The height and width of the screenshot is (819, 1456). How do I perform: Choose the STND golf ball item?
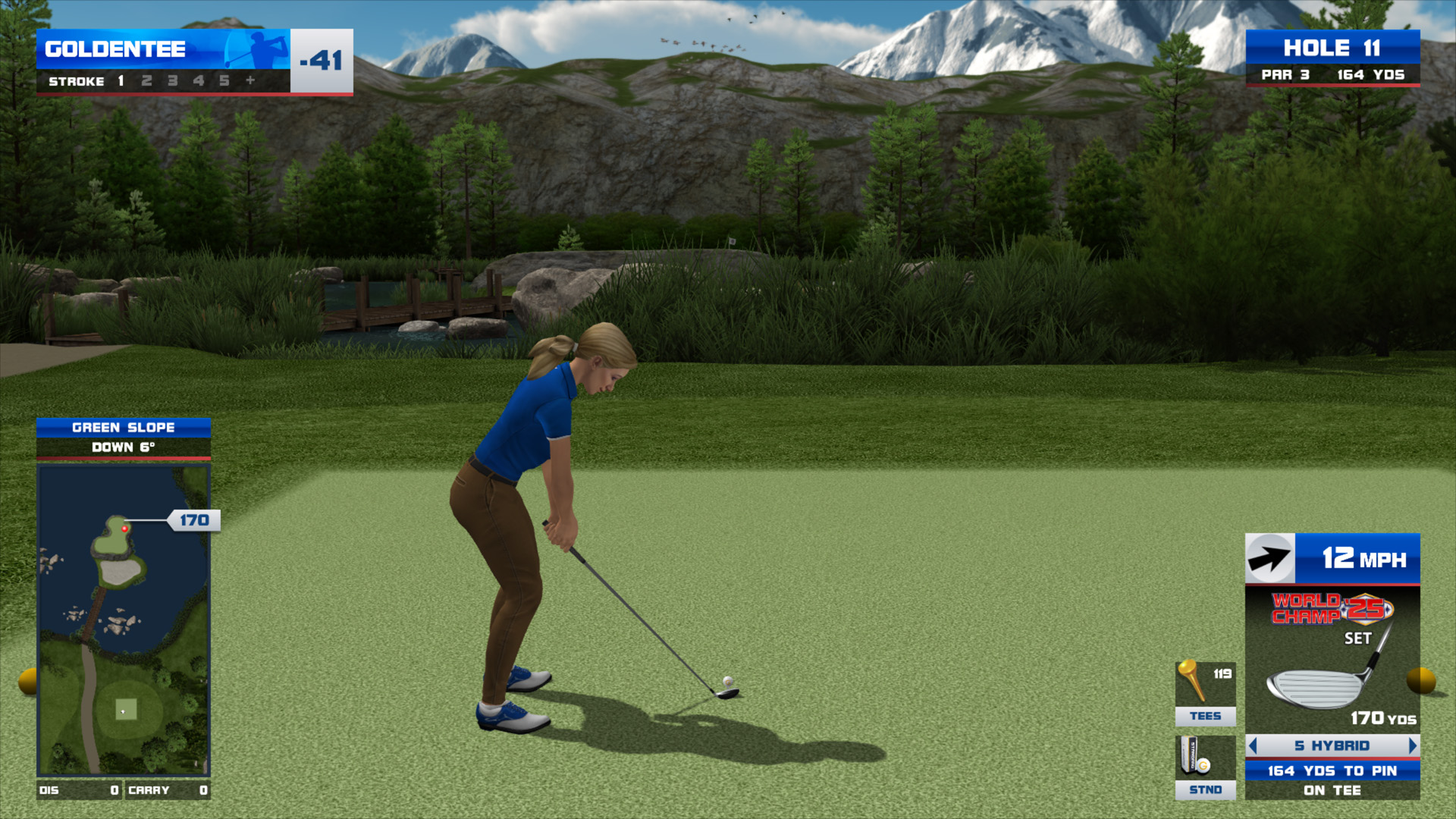point(1205,767)
